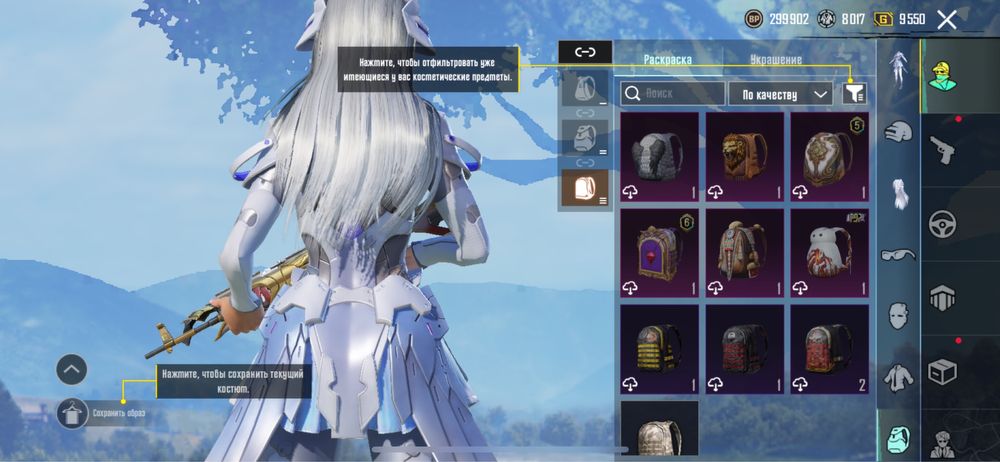Open the pistol weapons category
This screenshot has height=462, width=1000.
point(942,150)
